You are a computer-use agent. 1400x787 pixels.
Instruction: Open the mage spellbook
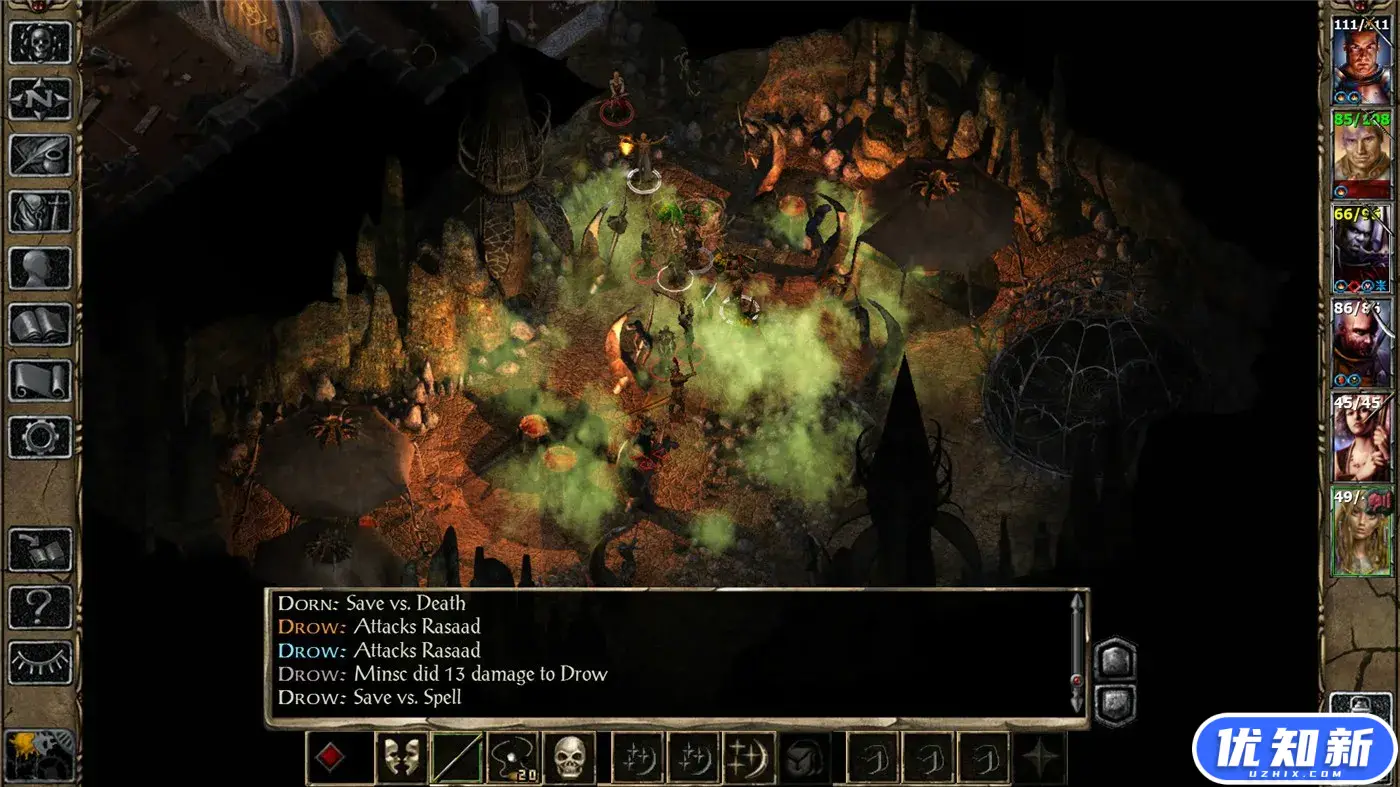pyautogui.click(x=40, y=324)
